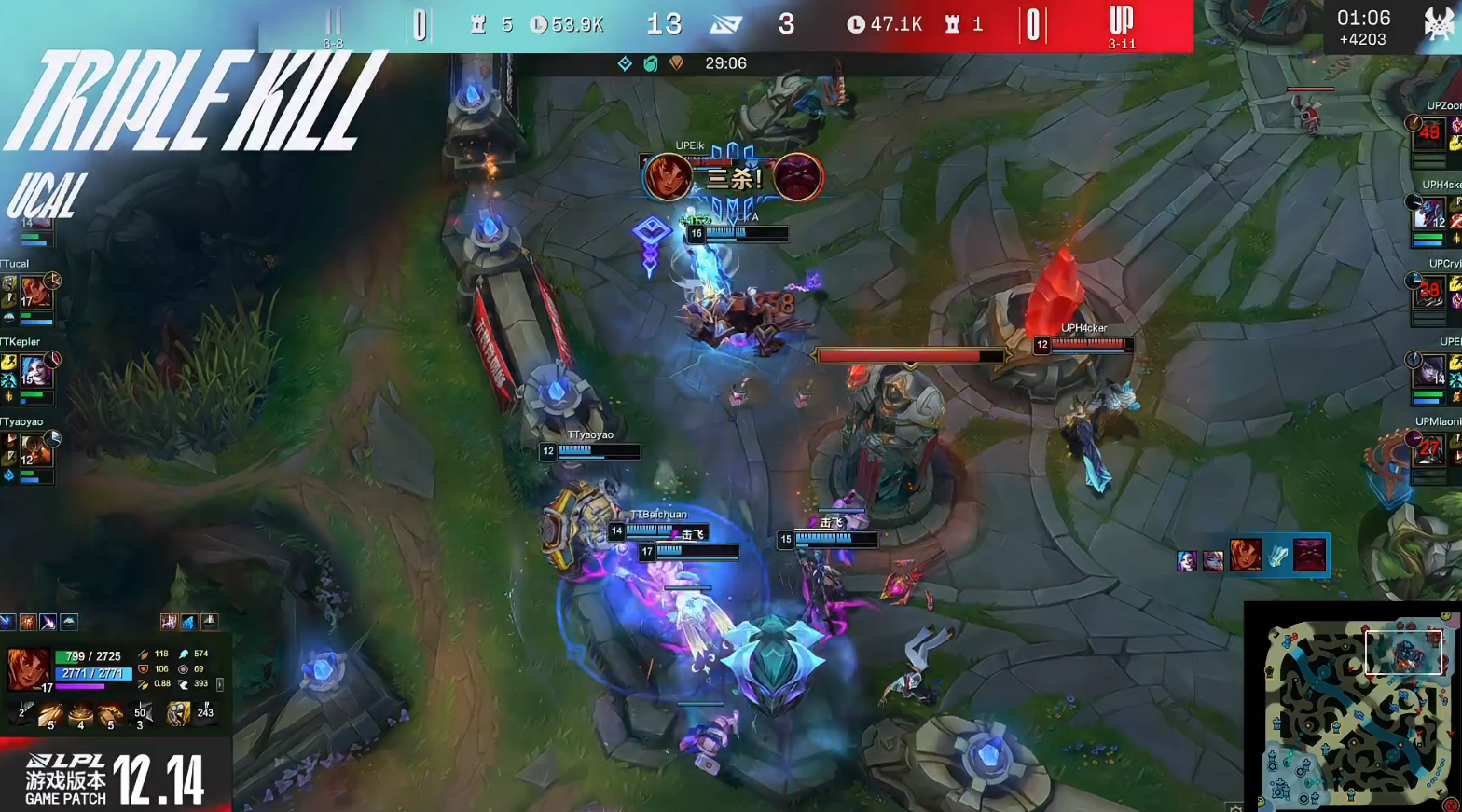Expand detailed champion stats via the small arrow
The width and height of the screenshot is (1462, 812).
click(x=220, y=683)
